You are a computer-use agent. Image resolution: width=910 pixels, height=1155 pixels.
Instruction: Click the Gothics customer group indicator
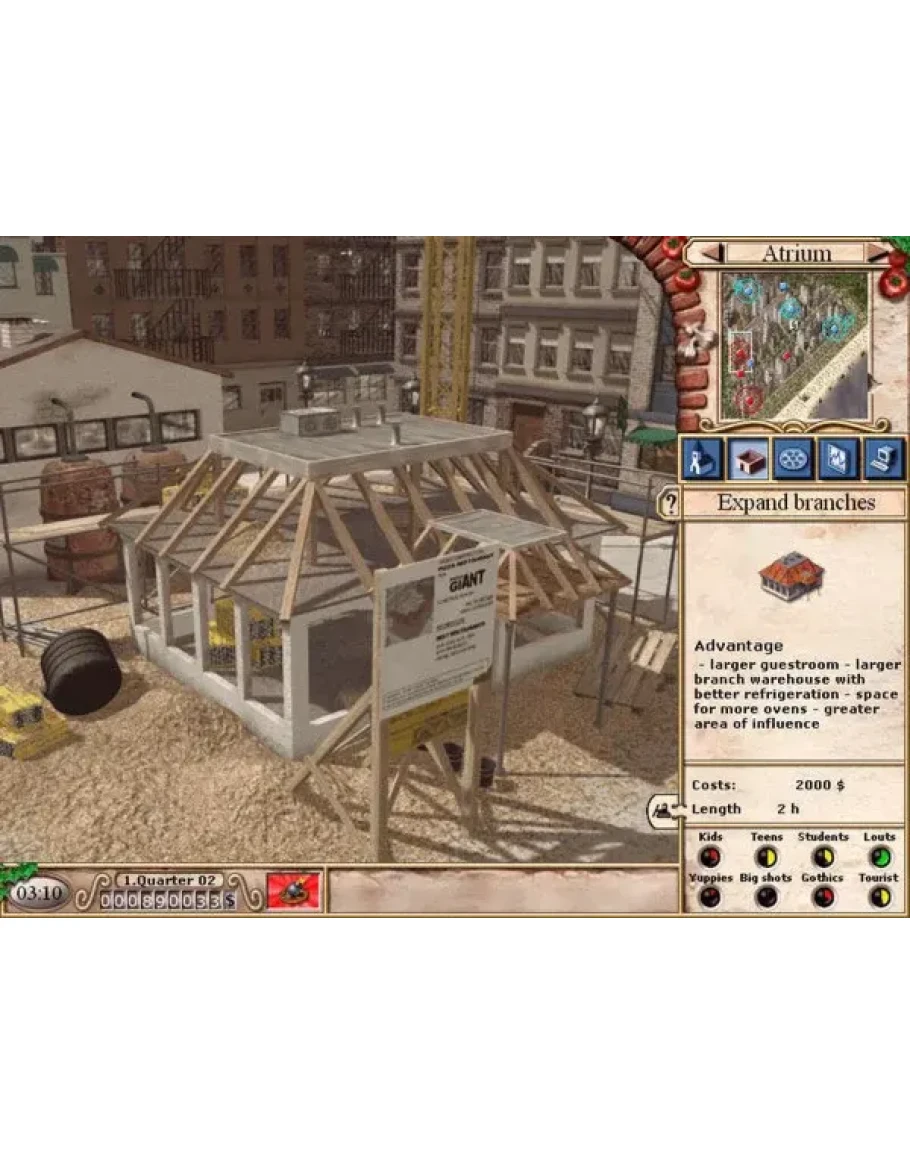[823, 897]
